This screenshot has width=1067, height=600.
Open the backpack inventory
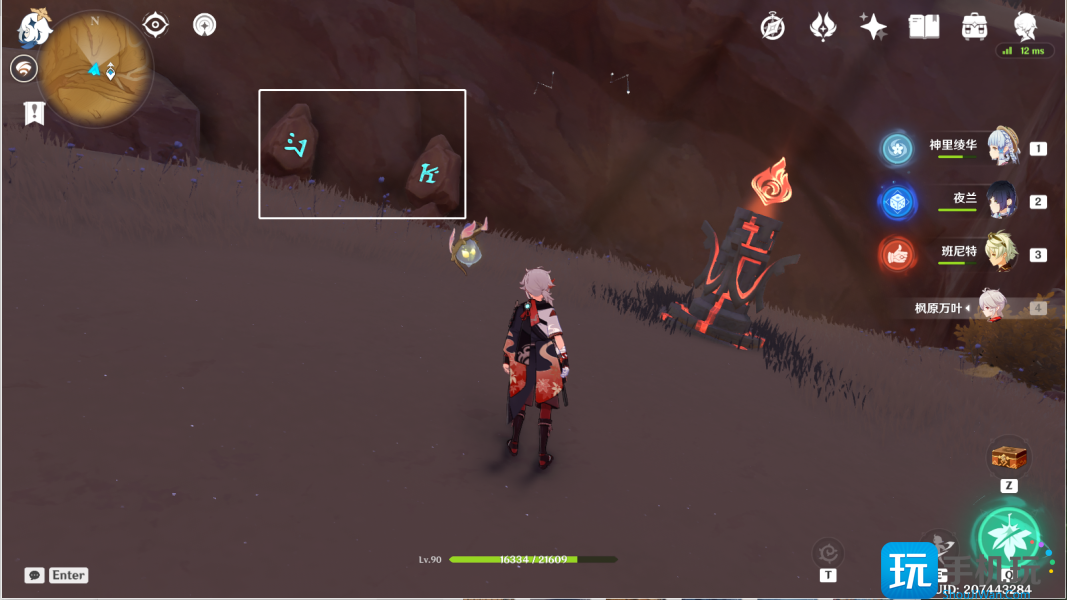975,27
